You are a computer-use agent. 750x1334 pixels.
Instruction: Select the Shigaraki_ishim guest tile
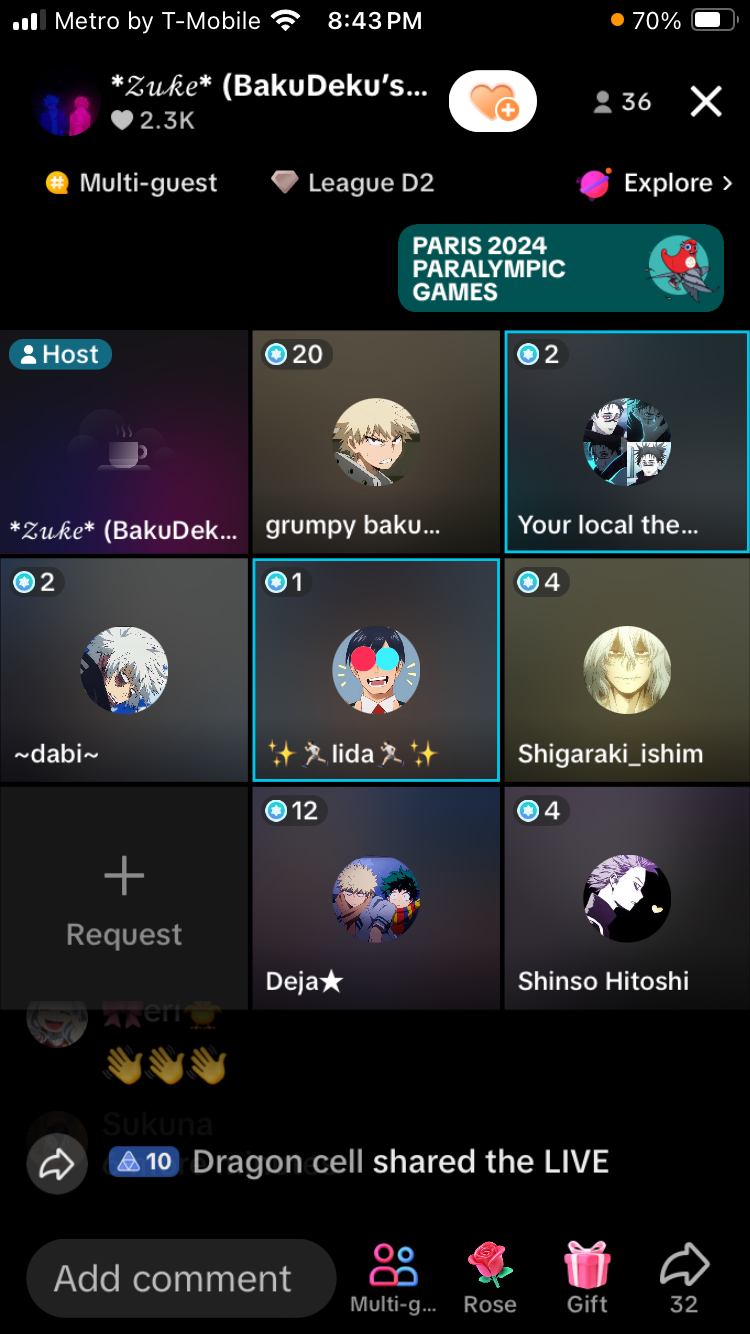coord(627,670)
